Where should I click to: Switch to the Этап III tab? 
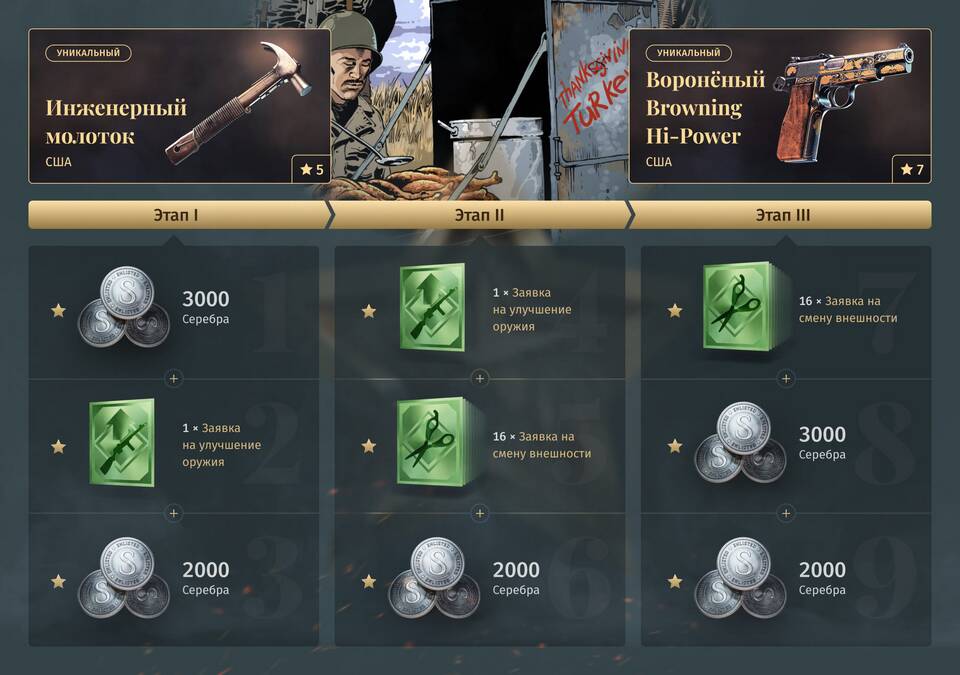pos(782,215)
